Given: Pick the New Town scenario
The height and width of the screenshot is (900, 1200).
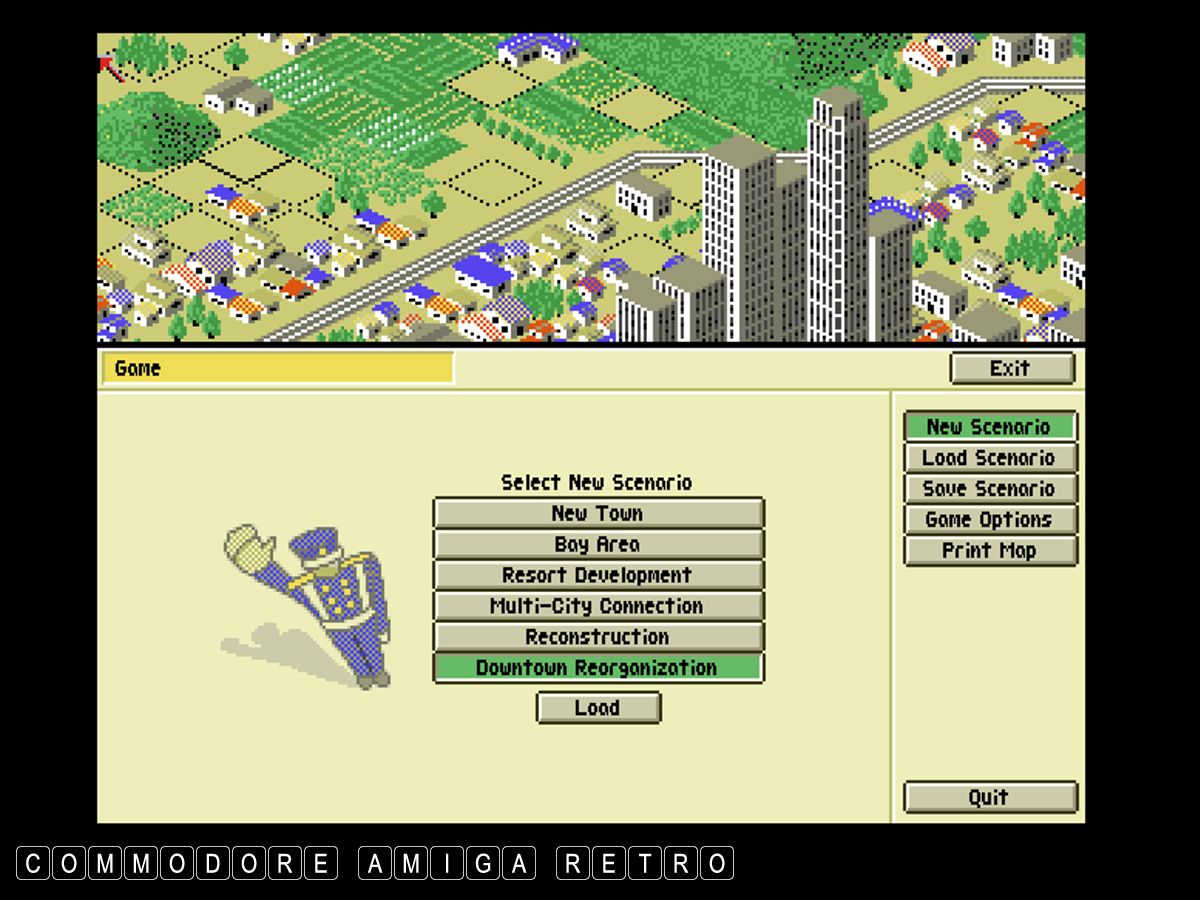Looking at the screenshot, I should (597, 514).
